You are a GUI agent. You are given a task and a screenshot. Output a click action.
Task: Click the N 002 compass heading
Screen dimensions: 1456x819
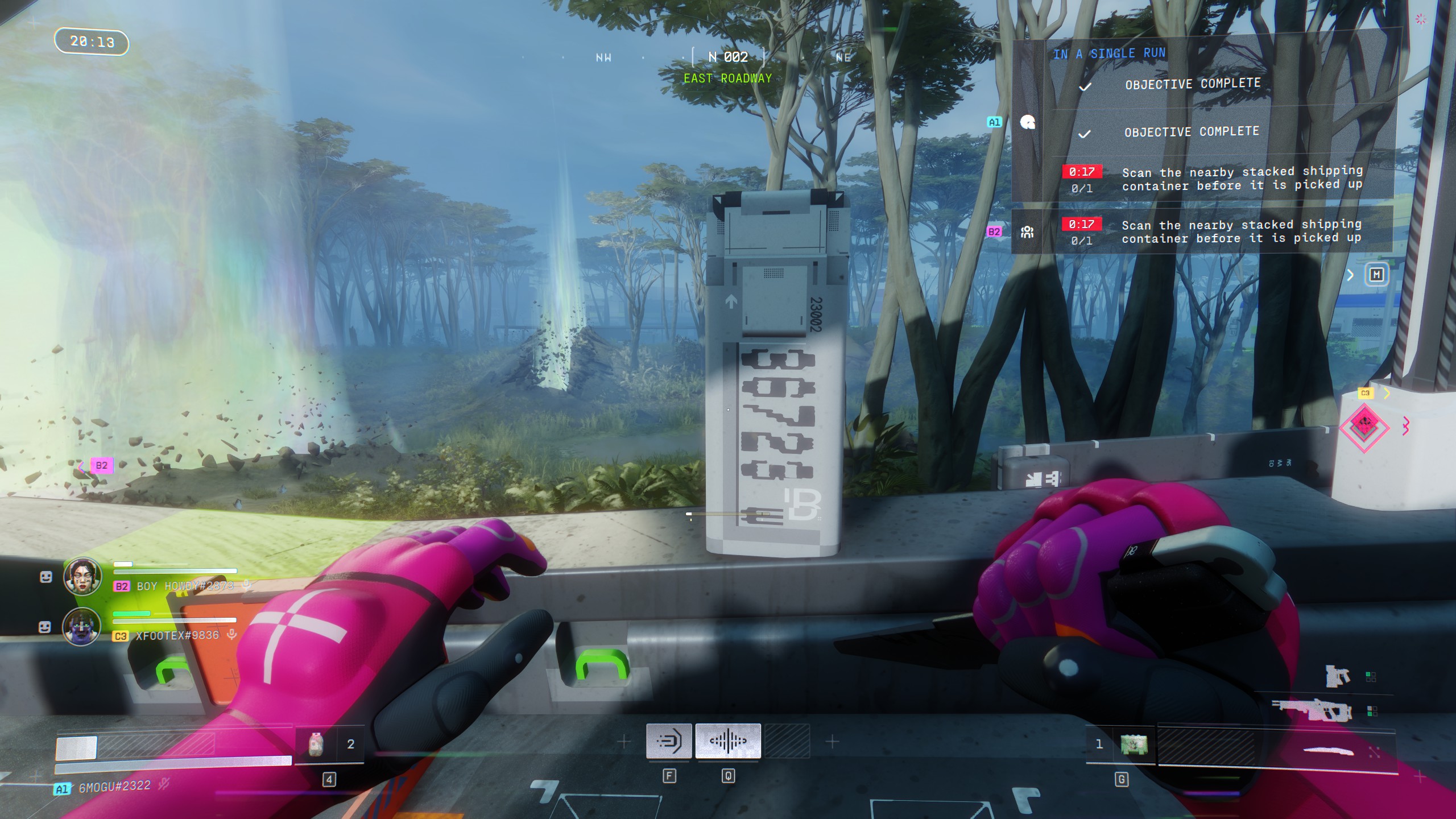(x=728, y=57)
